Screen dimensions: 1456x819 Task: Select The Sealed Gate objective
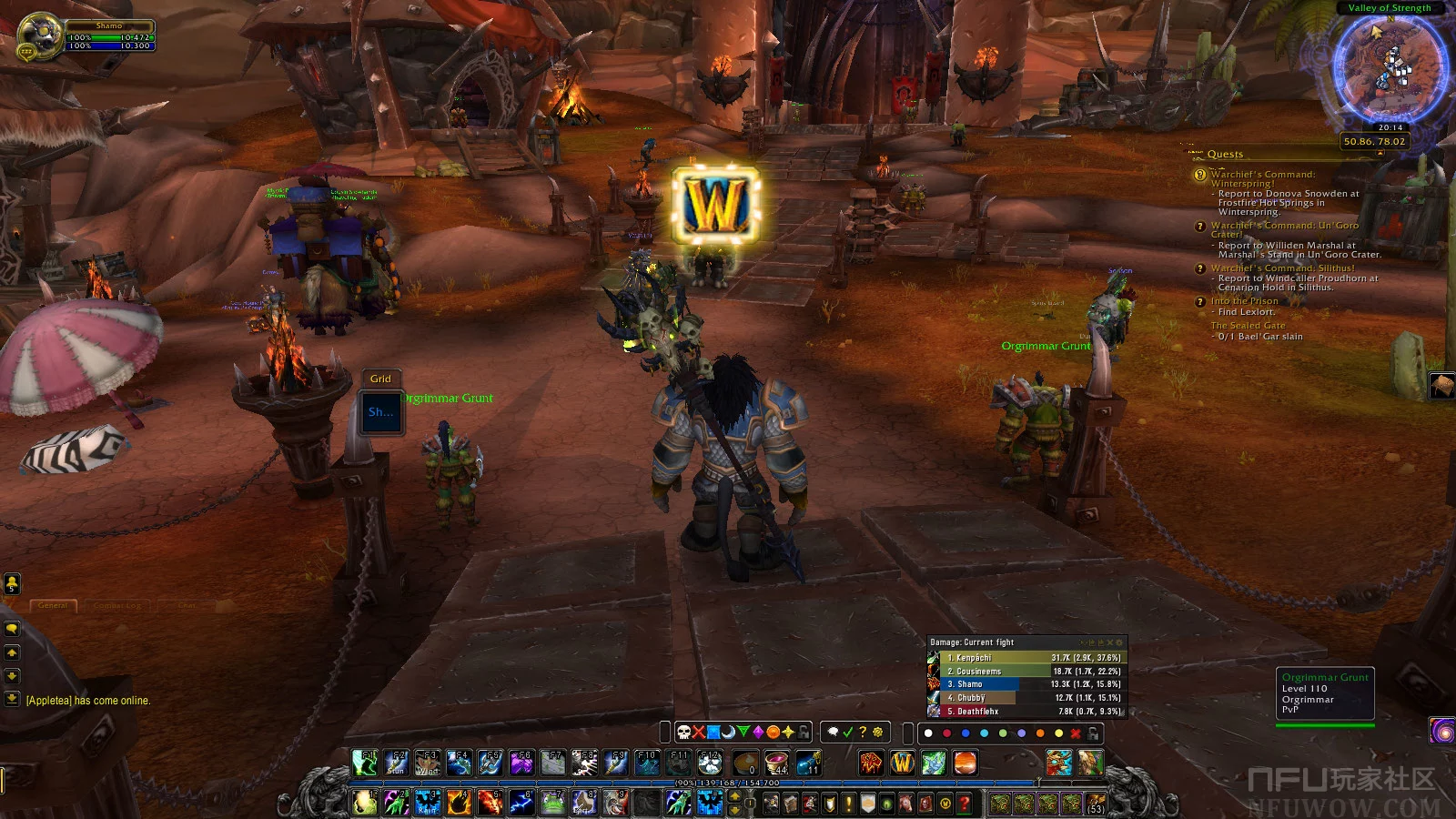(x=1248, y=326)
